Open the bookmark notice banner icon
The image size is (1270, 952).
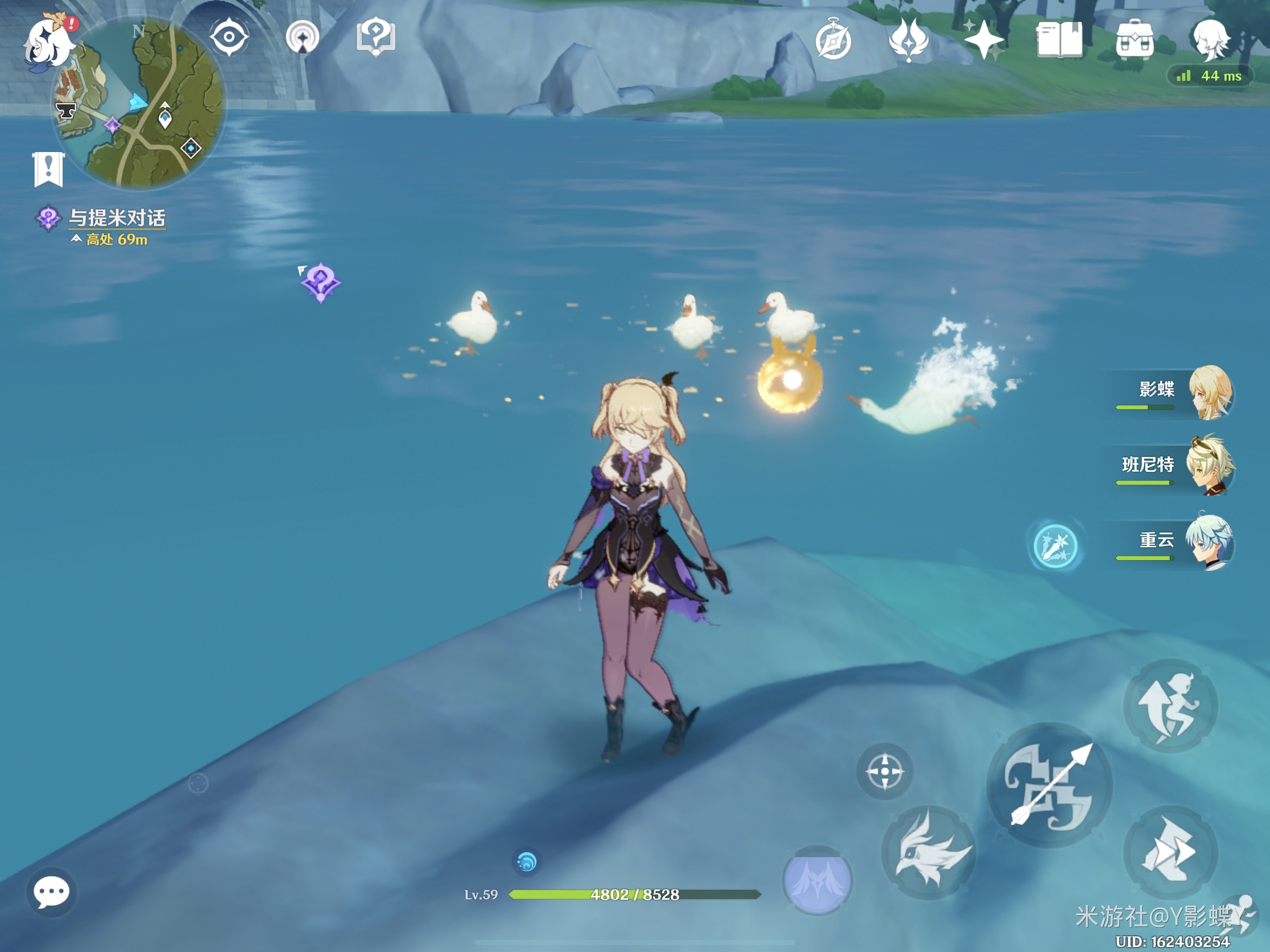[48, 169]
